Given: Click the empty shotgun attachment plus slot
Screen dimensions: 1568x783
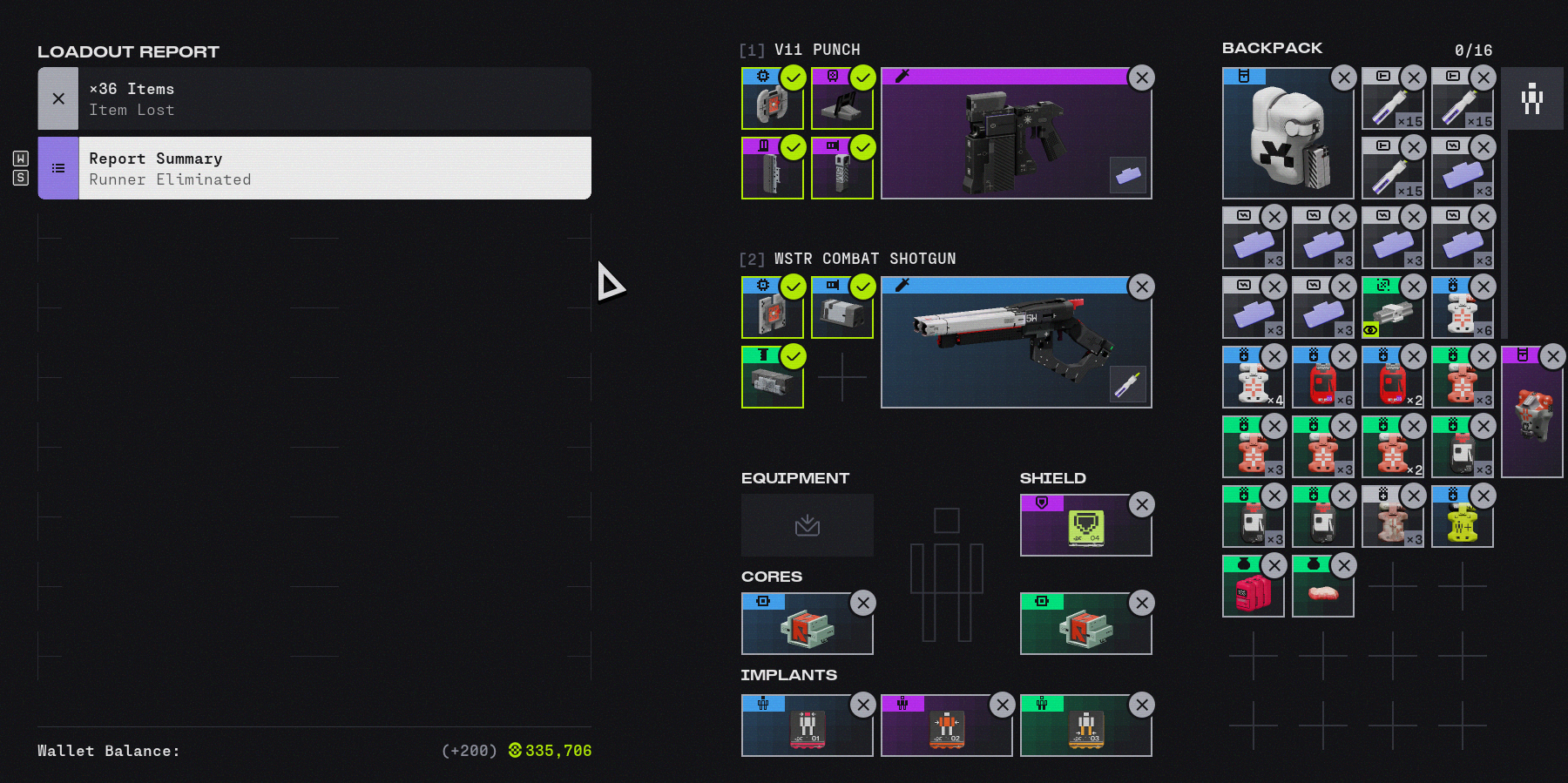Looking at the screenshot, I should click(x=841, y=377).
